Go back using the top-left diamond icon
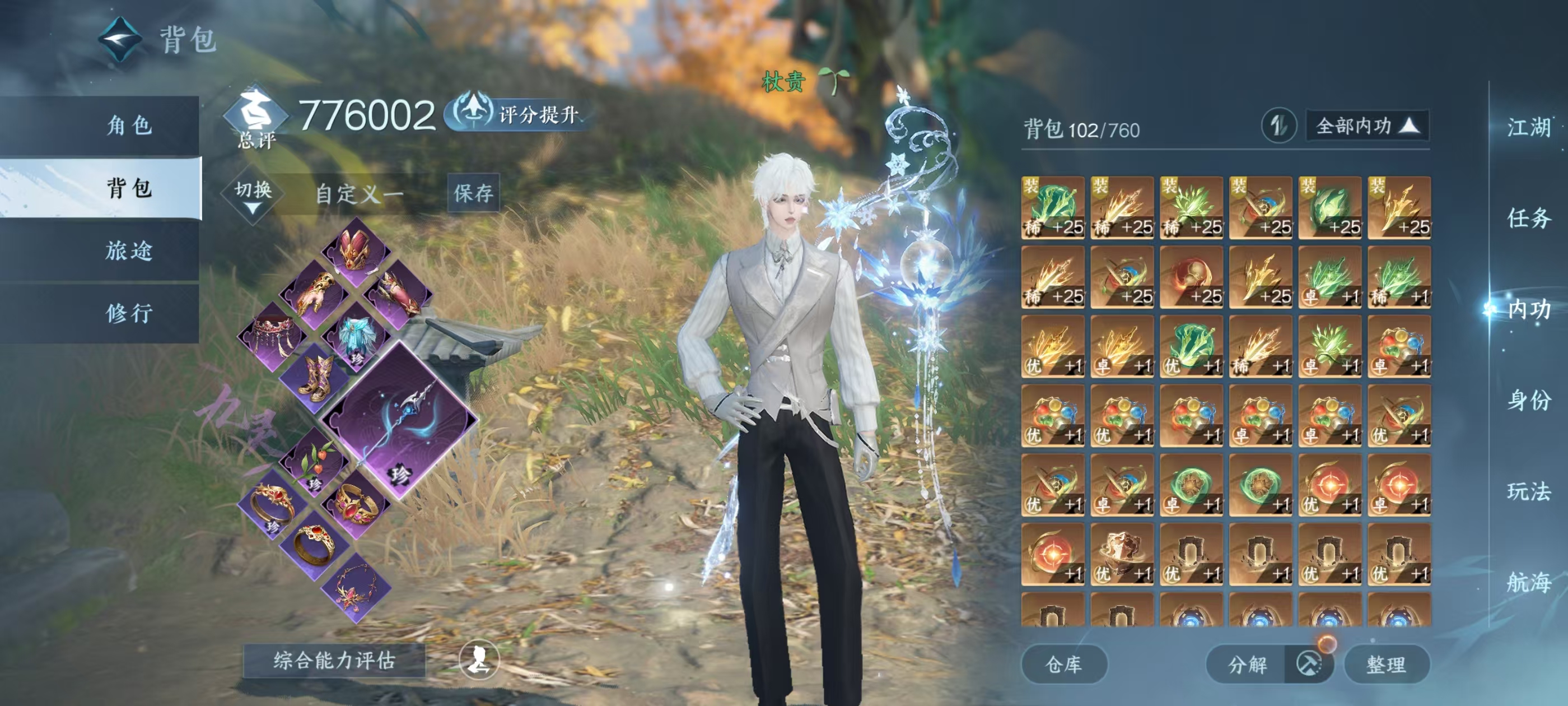 point(120,40)
